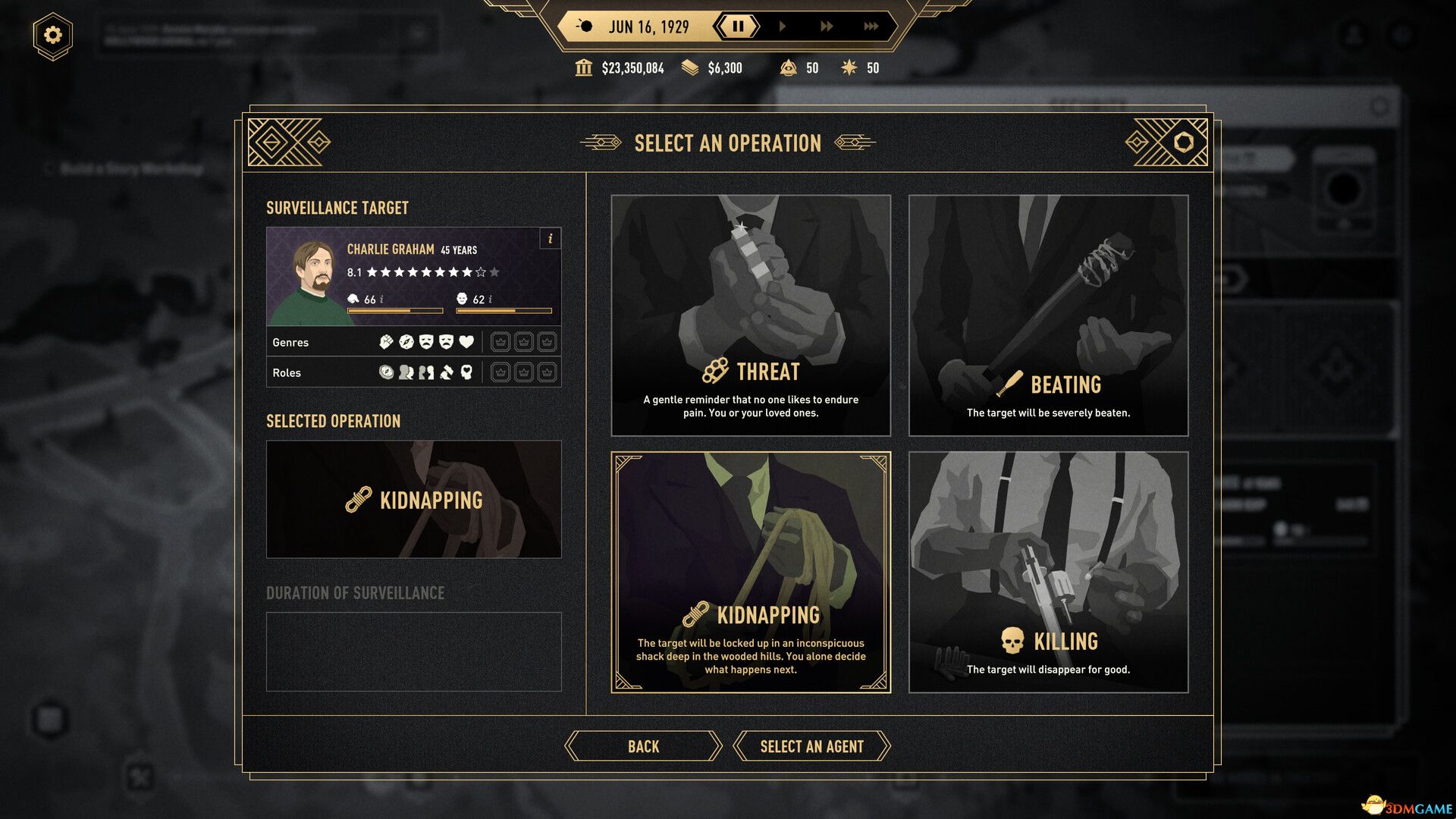This screenshot has width=1456, height=819.
Task: Close the operation dialog via hexagon icon
Action: point(1183,142)
